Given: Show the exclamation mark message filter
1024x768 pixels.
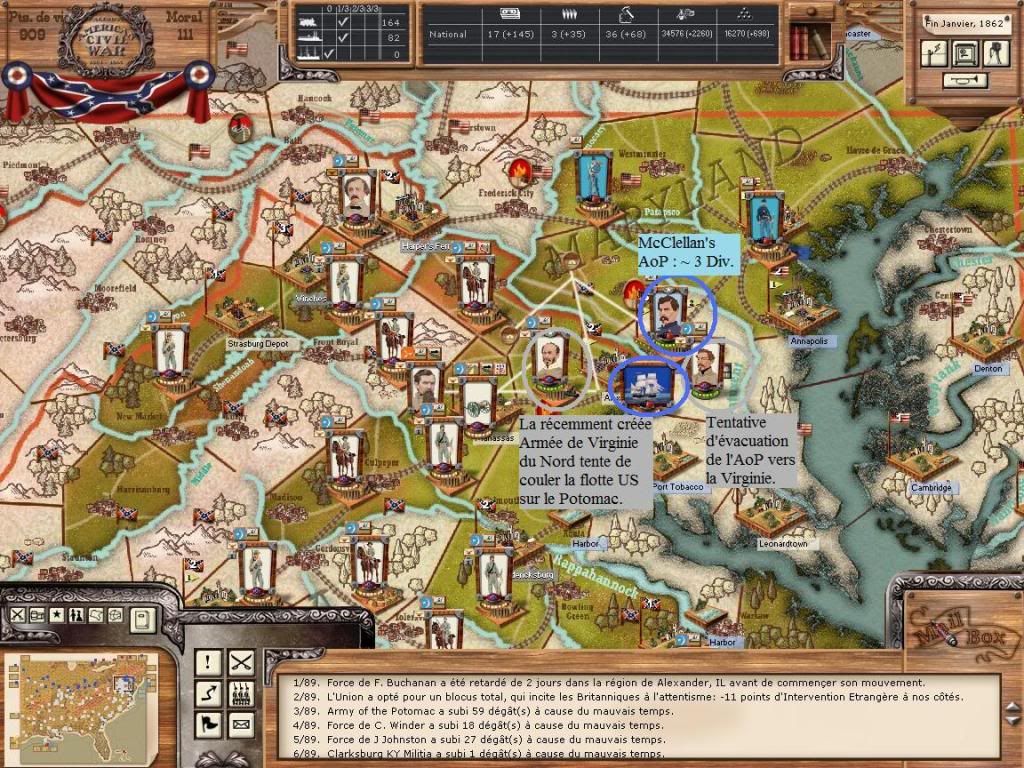Looking at the screenshot, I should point(208,661).
